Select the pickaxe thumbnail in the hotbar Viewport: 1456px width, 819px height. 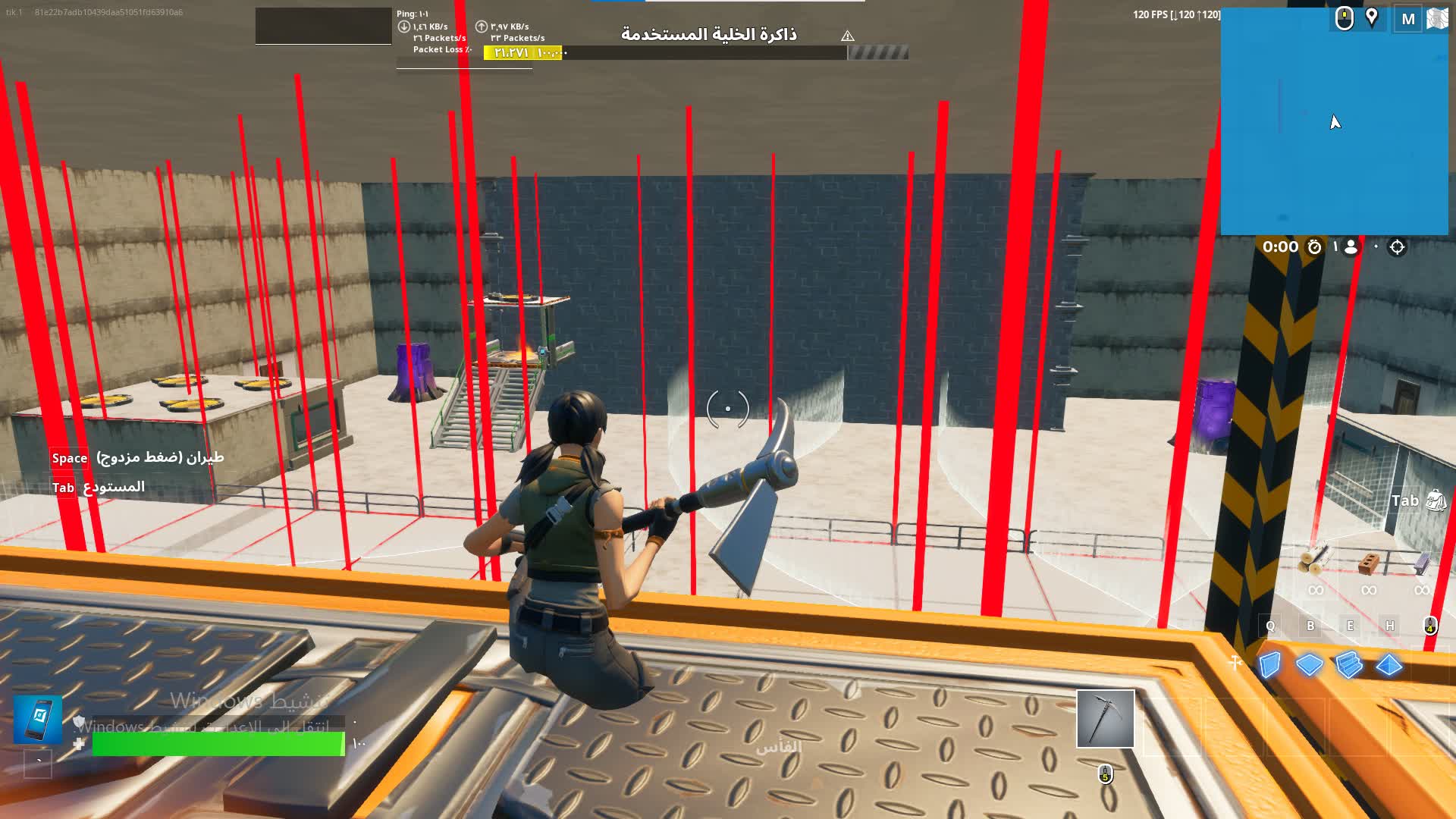tap(1105, 719)
